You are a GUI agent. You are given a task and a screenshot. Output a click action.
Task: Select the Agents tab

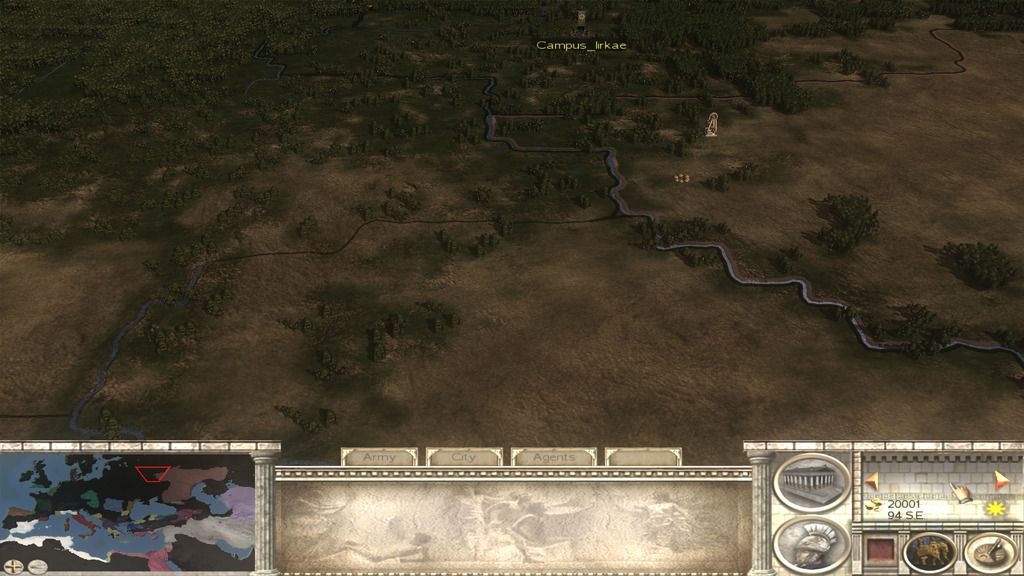point(553,457)
